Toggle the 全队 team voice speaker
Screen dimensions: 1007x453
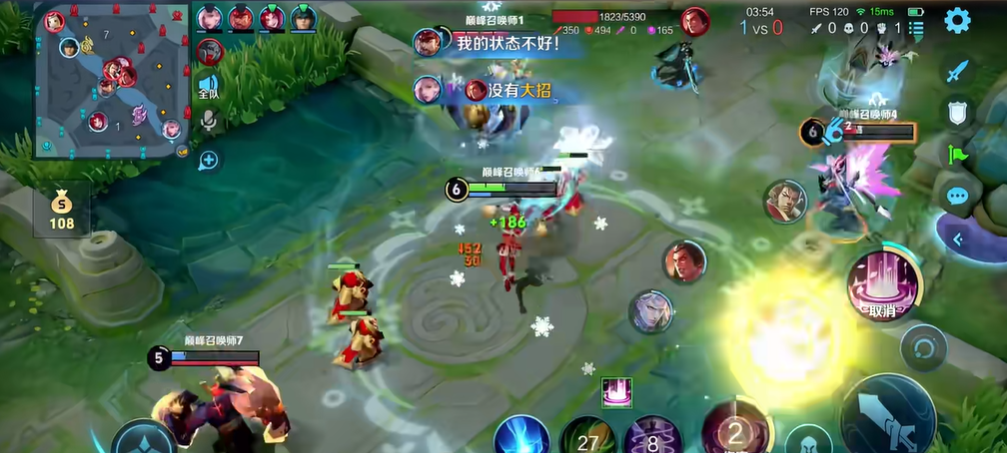(208, 85)
